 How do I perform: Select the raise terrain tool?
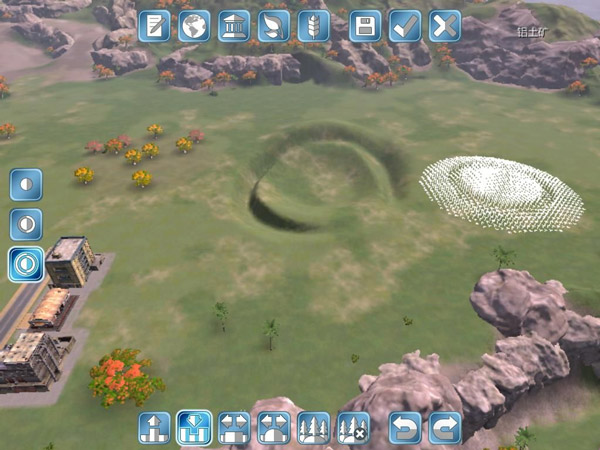point(154,428)
